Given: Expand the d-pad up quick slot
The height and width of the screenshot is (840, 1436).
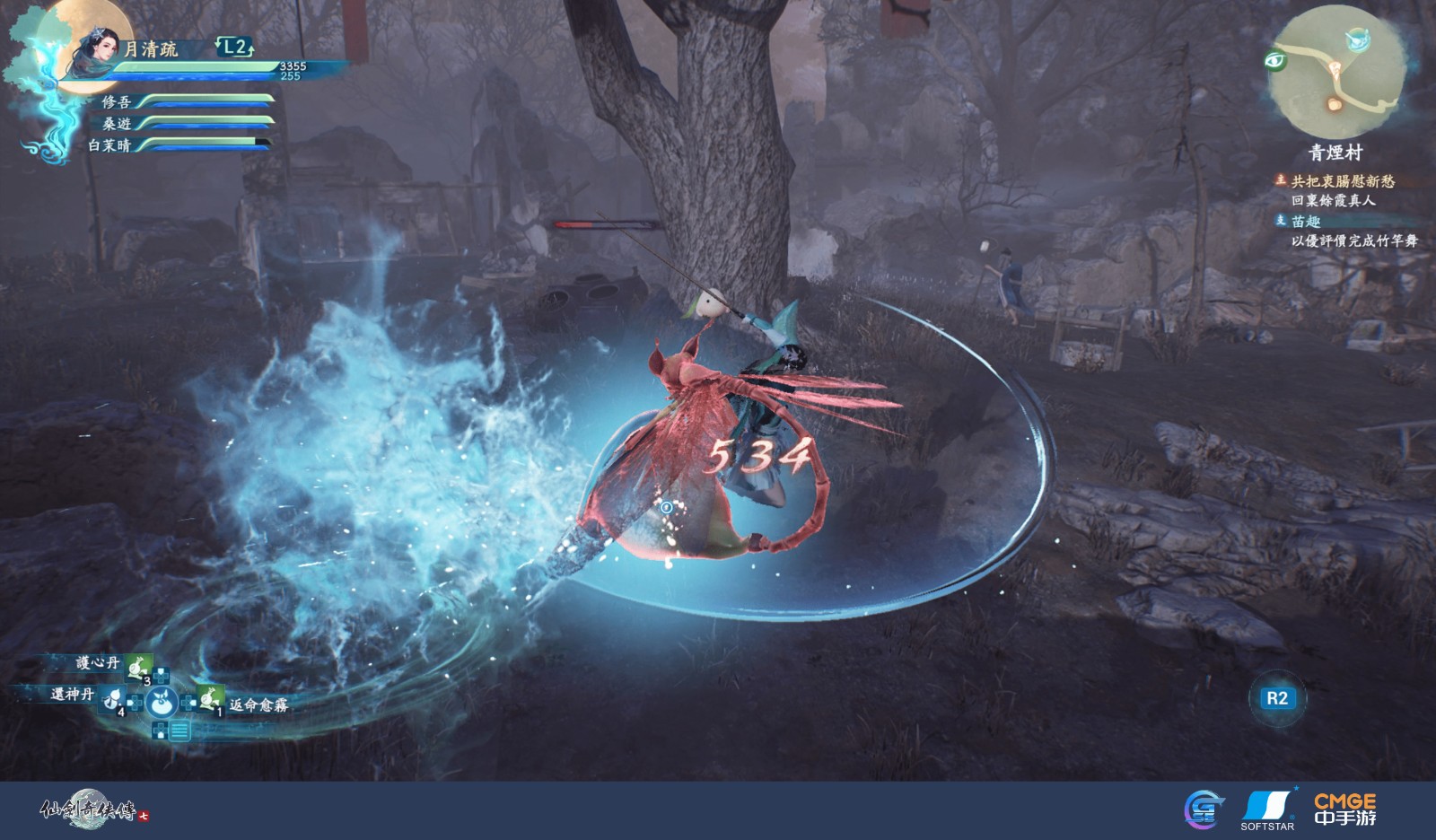Looking at the screenshot, I should [x=160, y=674].
